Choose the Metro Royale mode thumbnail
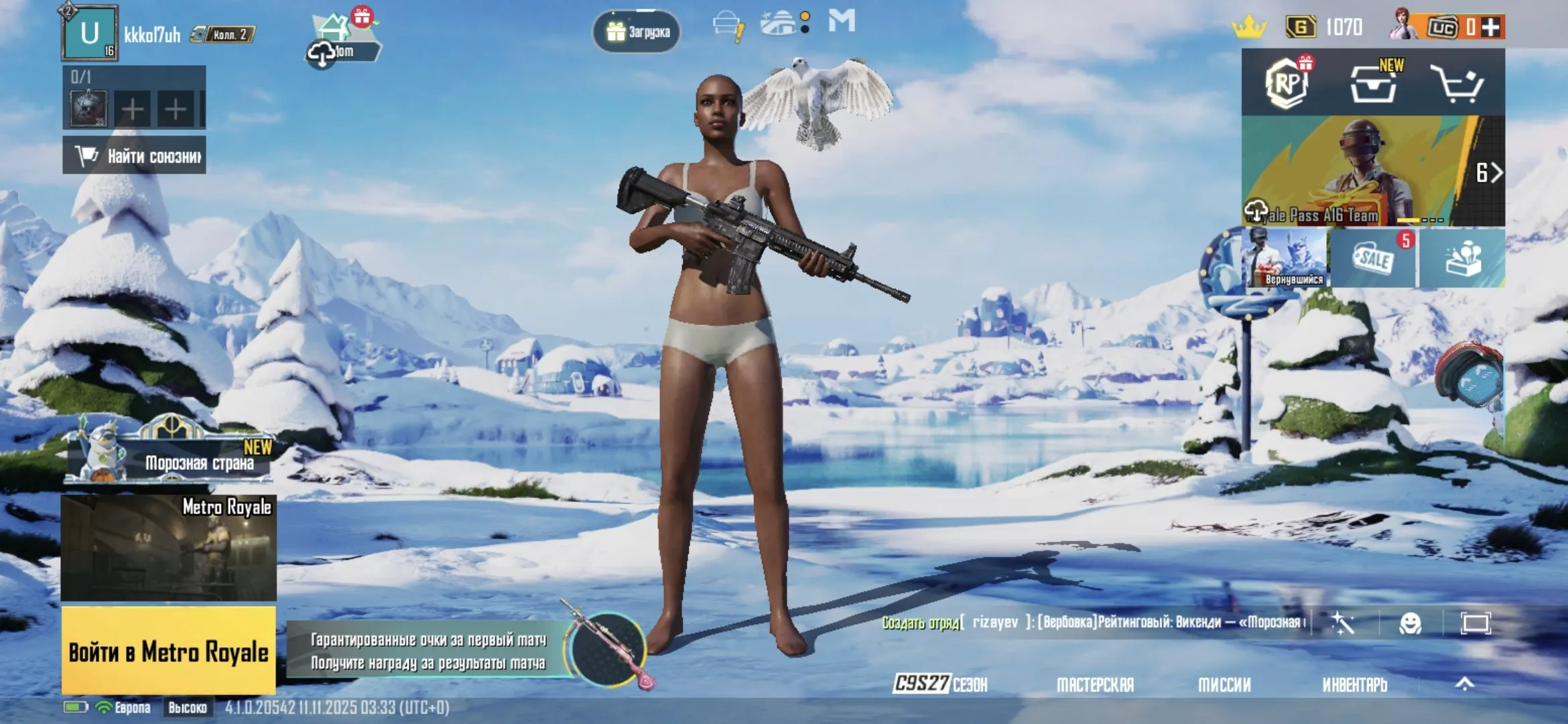Image resolution: width=1568 pixels, height=724 pixels. coord(168,548)
